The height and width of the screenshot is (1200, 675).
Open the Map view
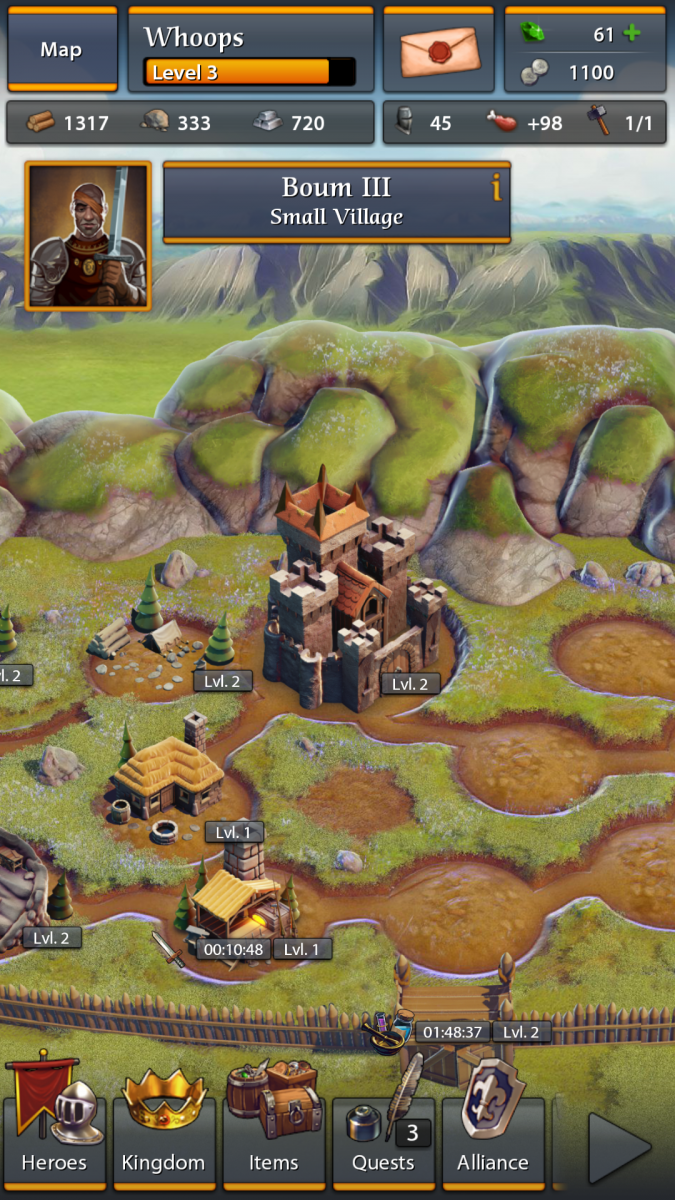pos(61,50)
